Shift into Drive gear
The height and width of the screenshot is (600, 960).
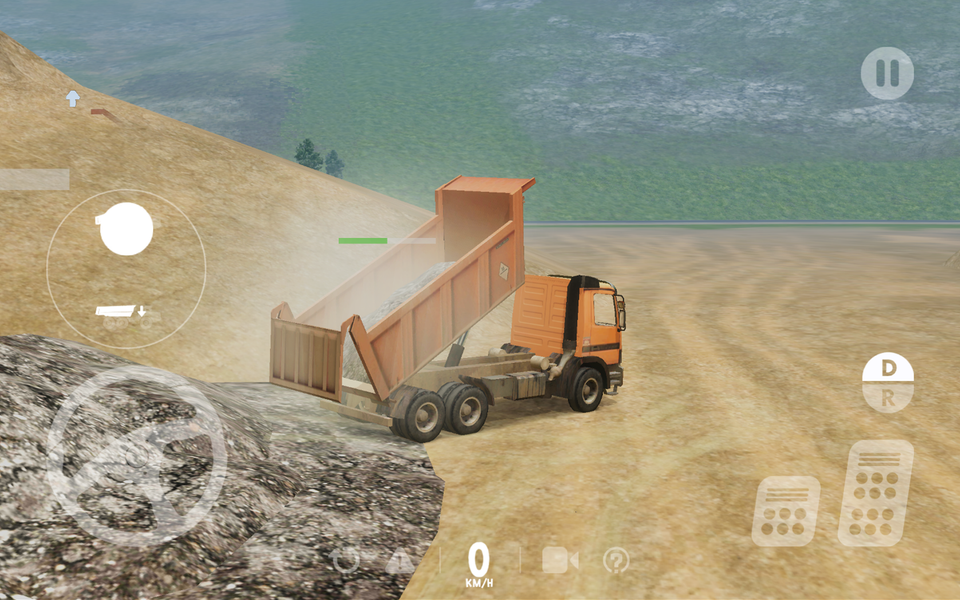(888, 368)
